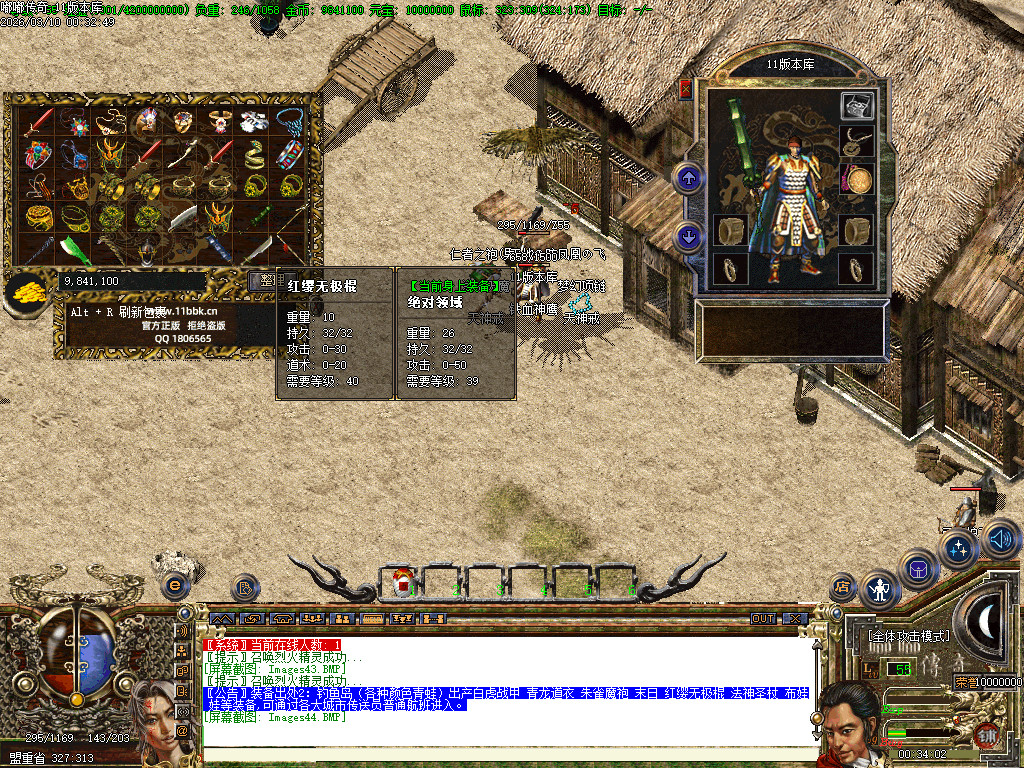
Task: Open the sparkle skills round button
Action: pos(958,548)
